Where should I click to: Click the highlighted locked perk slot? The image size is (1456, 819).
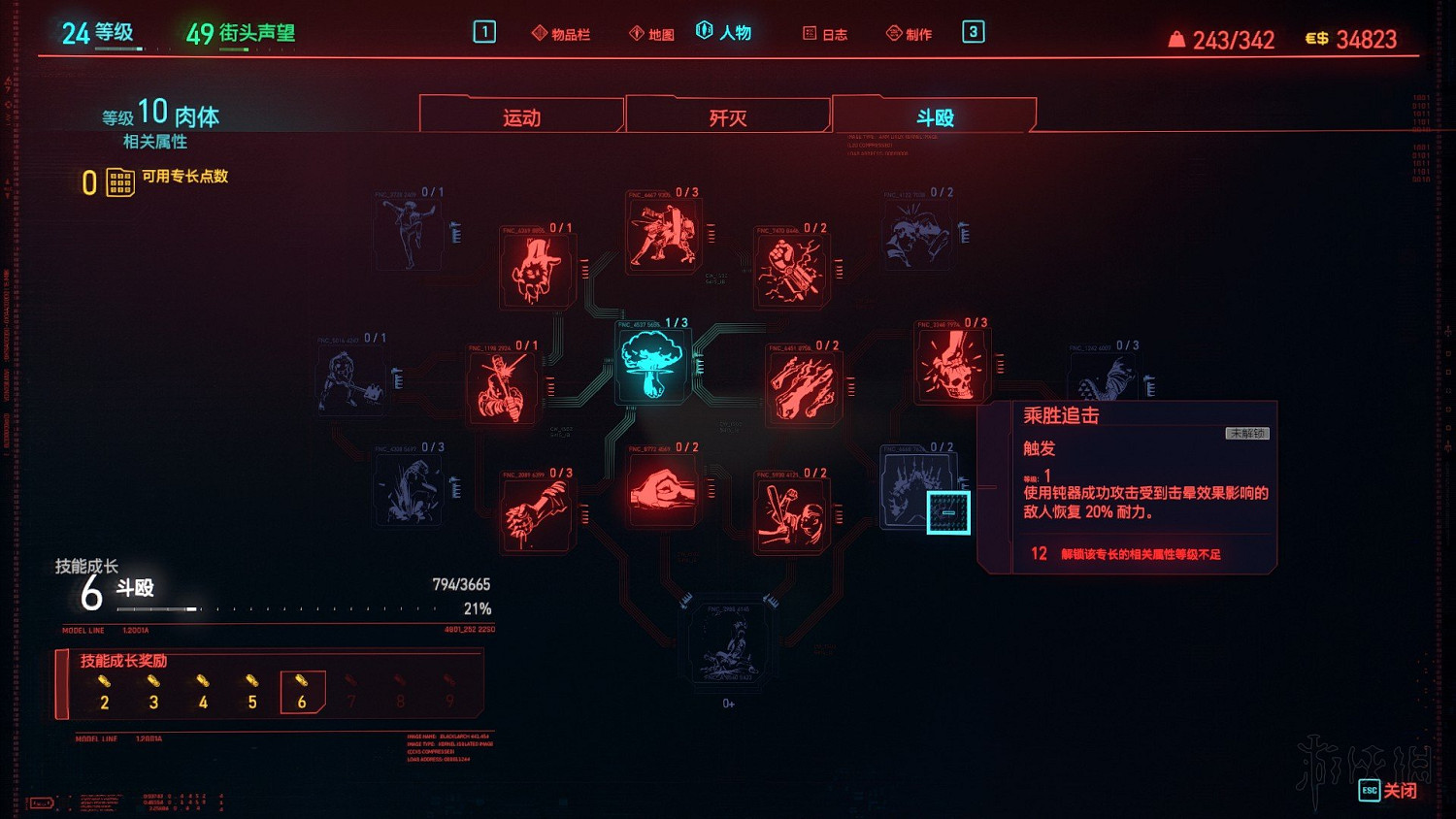click(946, 511)
